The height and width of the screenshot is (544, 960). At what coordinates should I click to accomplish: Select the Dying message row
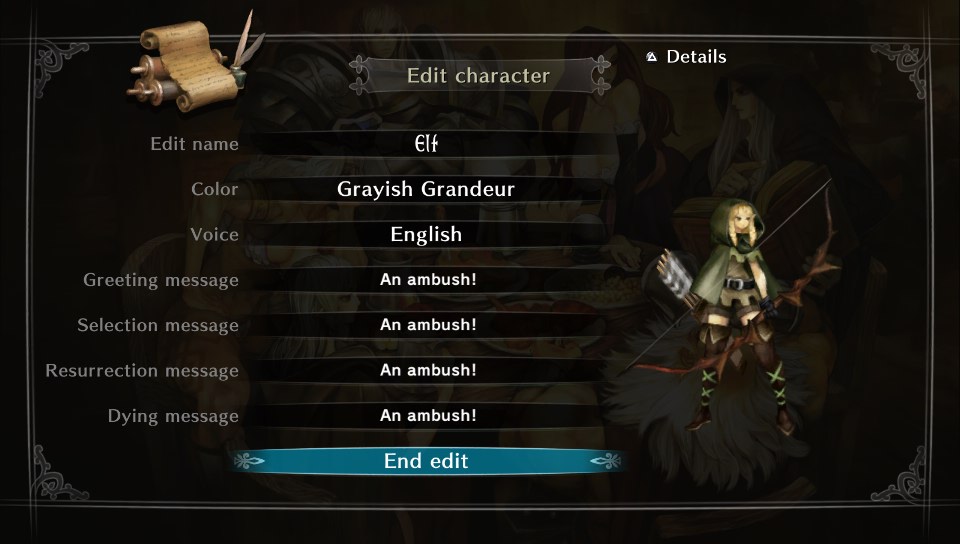click(427, 416)
